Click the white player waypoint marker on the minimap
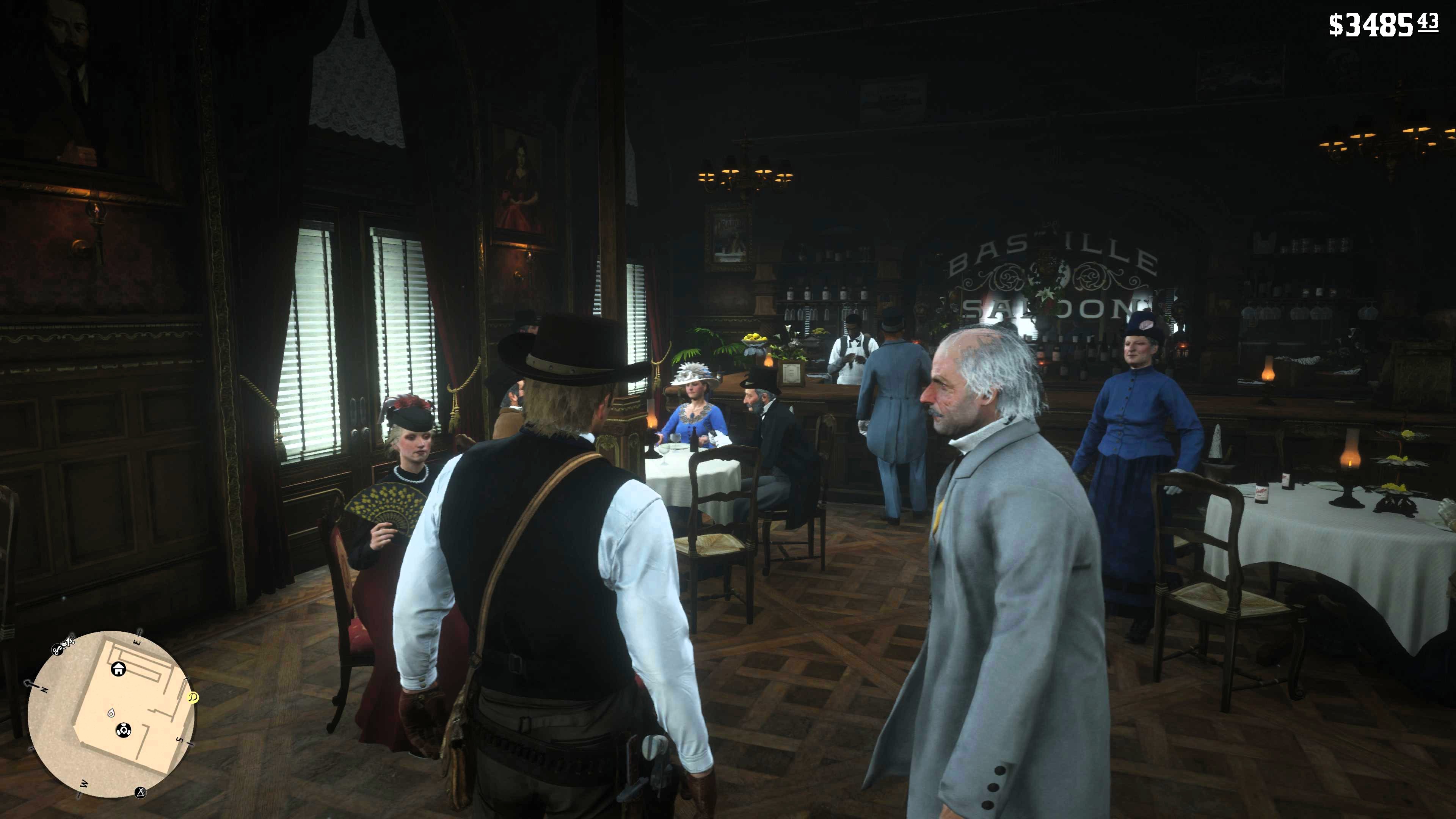The height and width of the screenshot is (819, 1456). tap(112, 714)
